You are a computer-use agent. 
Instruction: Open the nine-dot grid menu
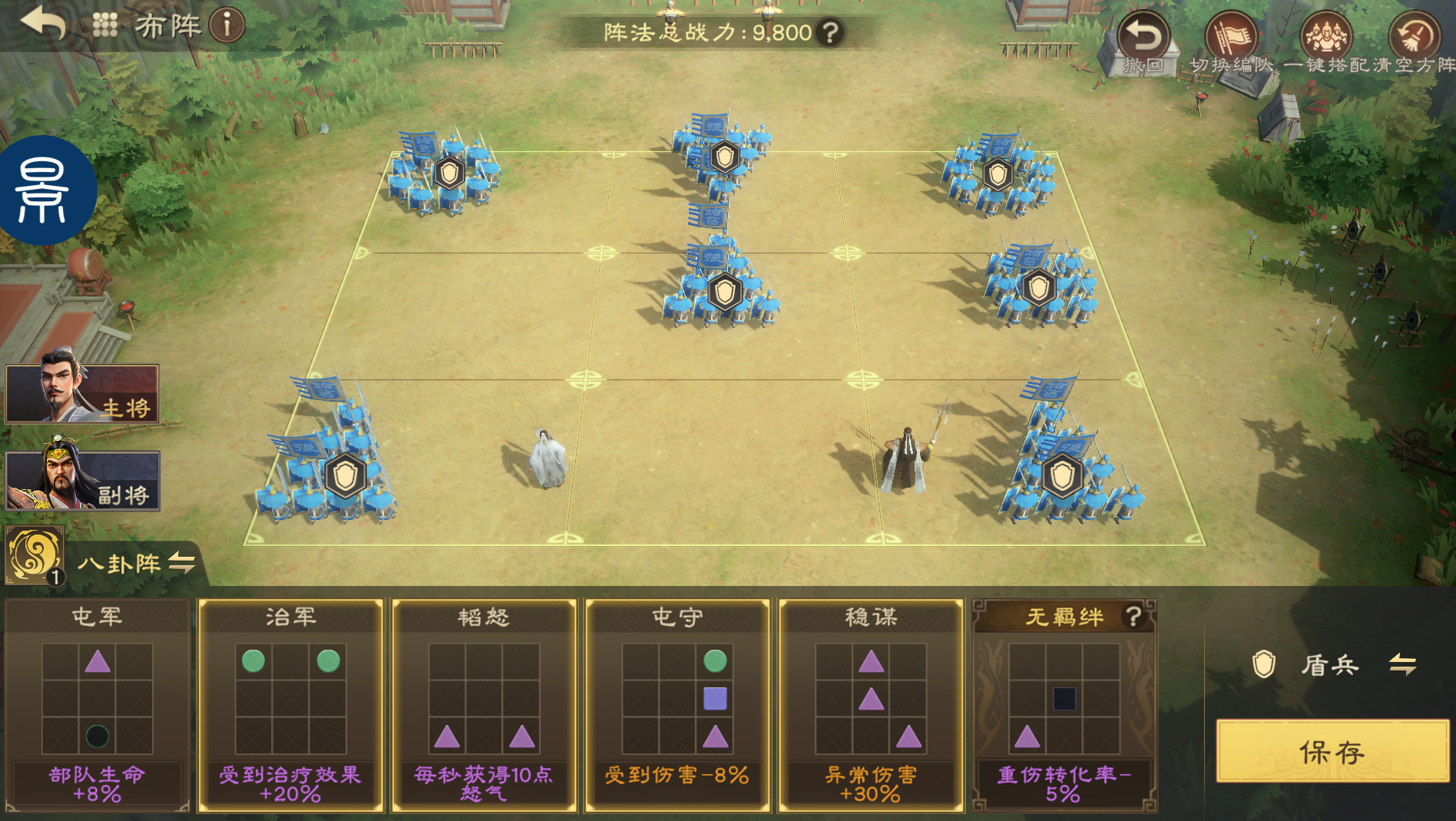tap(105, 25)
